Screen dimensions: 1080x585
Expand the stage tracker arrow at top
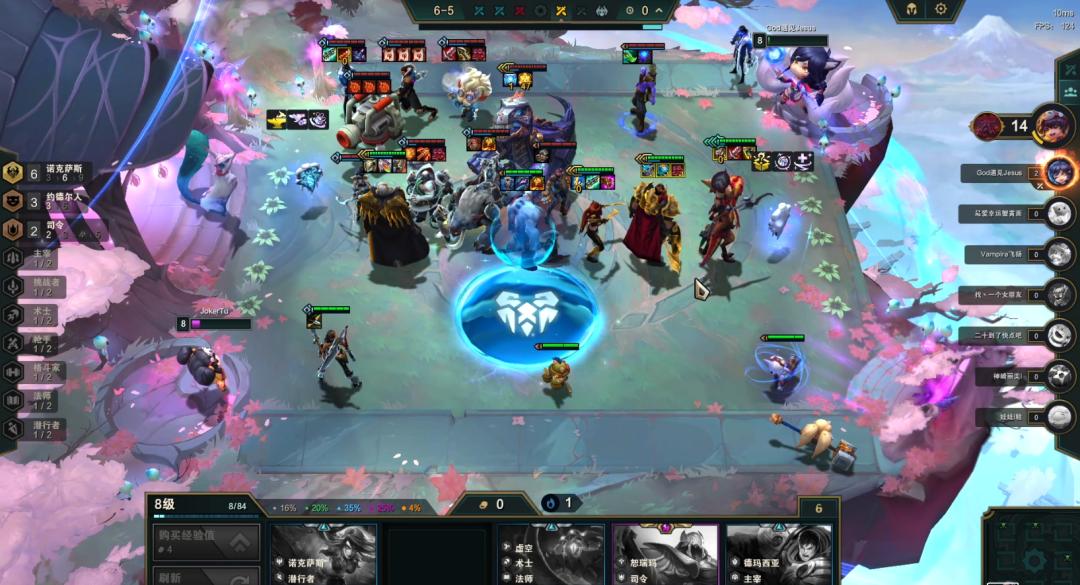click(x=659, y=11)
